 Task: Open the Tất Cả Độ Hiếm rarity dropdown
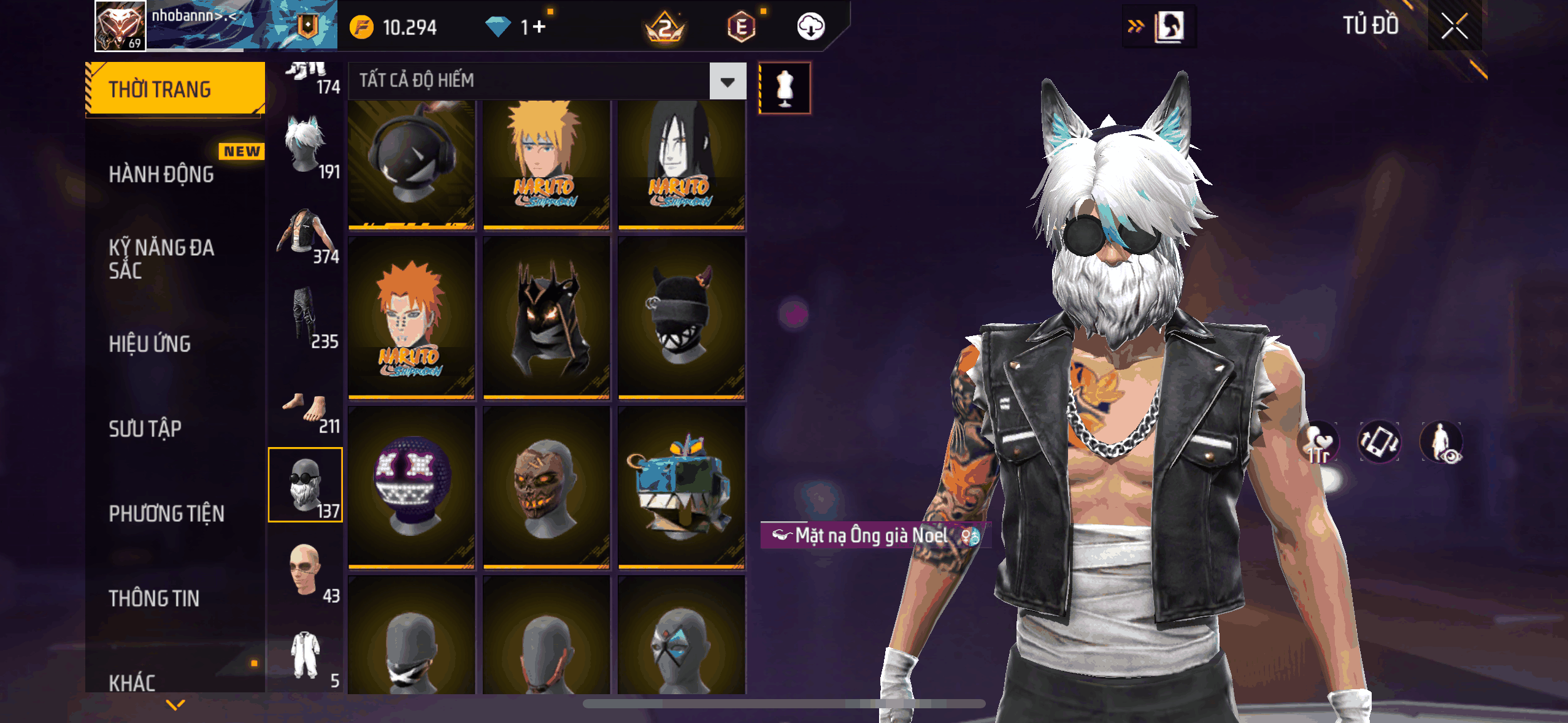coord(728,81)
